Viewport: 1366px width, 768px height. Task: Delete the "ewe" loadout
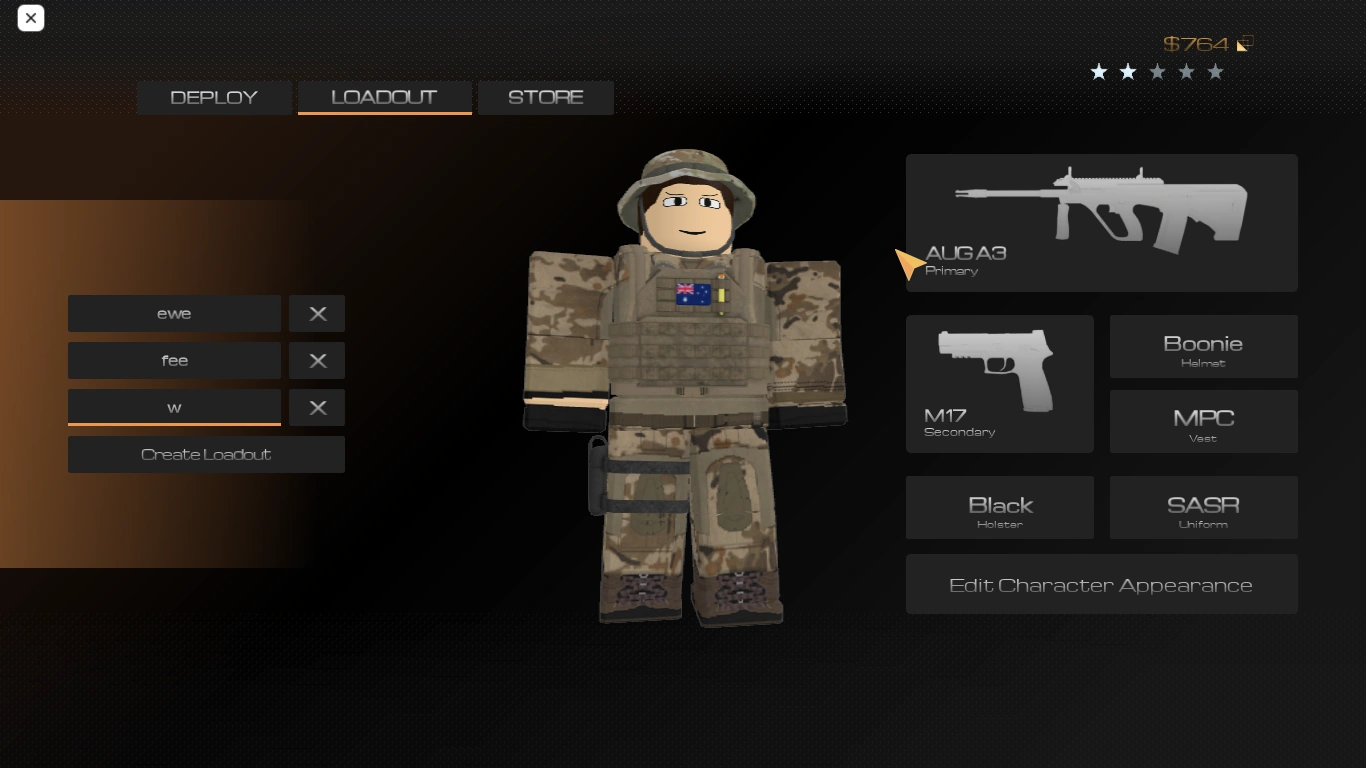pyautogui.click(x=316, y=313)
